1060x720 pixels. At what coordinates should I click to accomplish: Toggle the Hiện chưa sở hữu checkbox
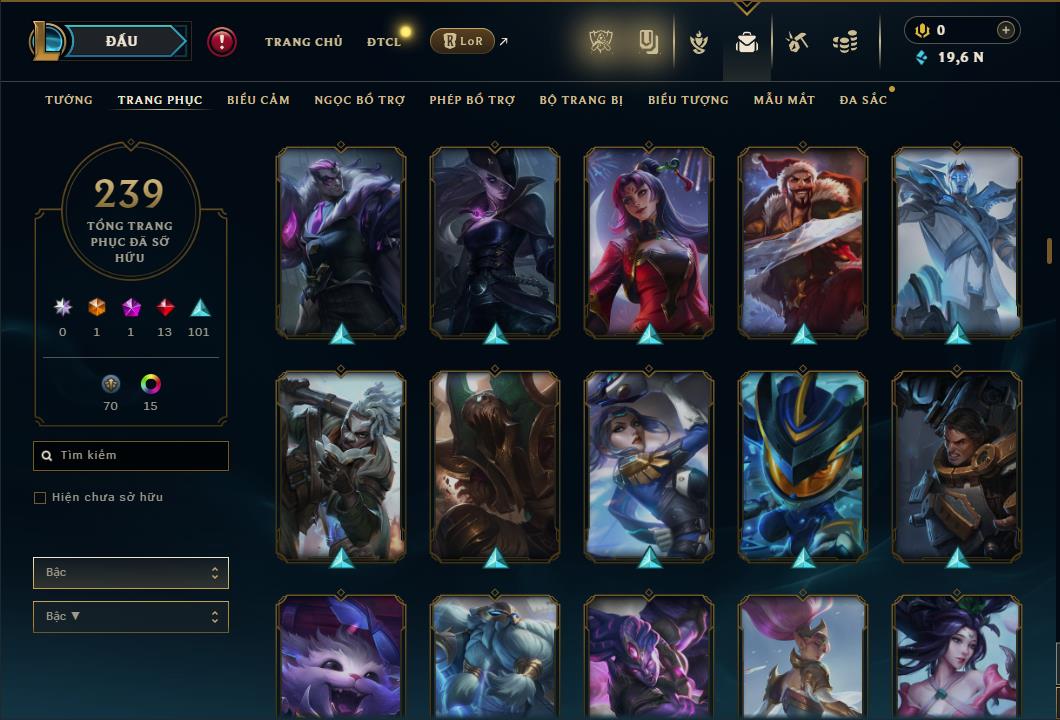tap(40, 498)
